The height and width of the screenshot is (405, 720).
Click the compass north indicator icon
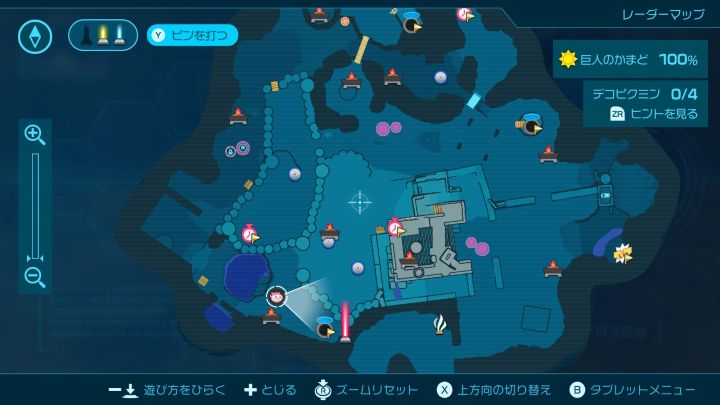[35, 37]
